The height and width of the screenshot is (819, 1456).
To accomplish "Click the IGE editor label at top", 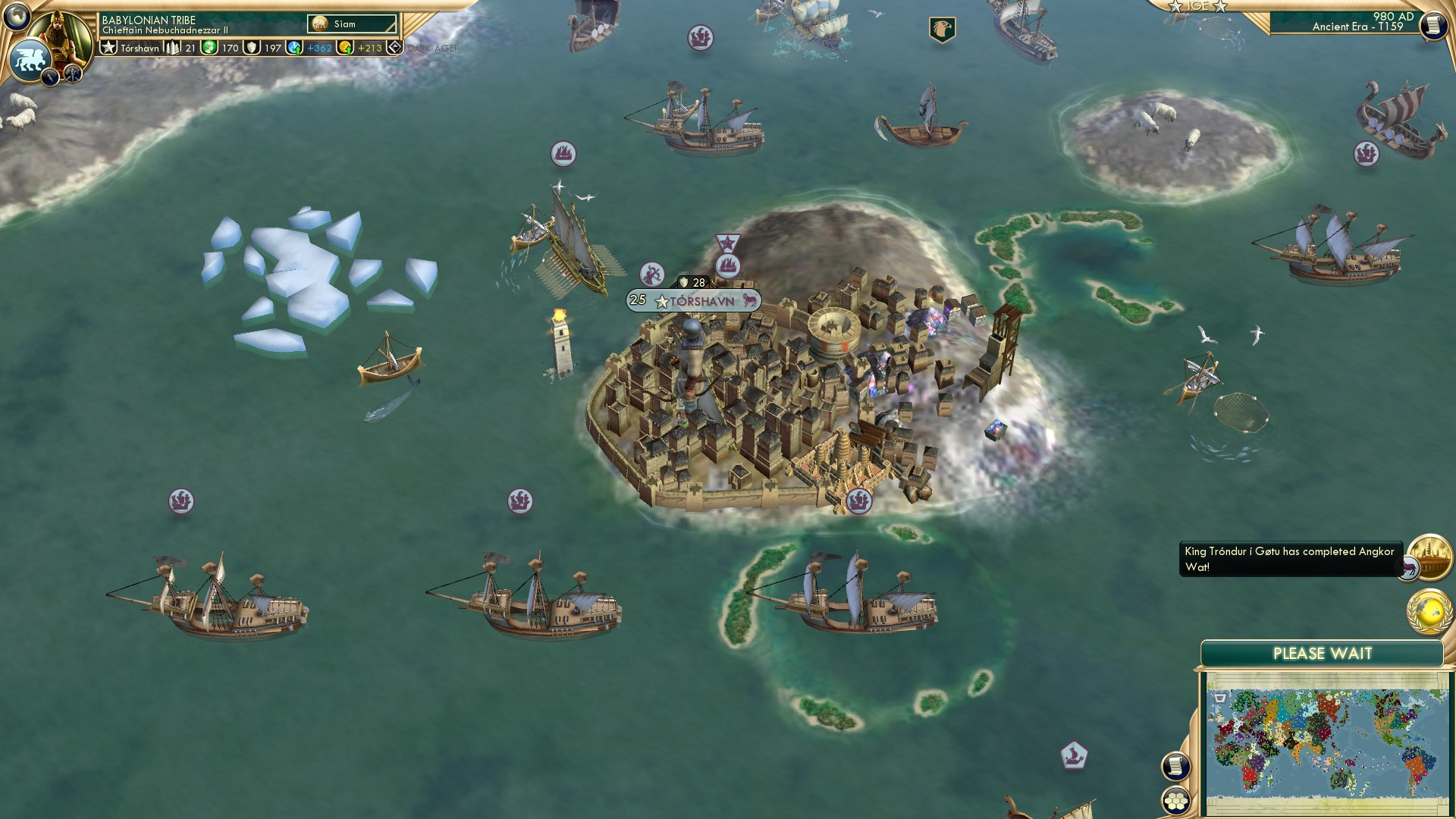I will (1198, 6).
